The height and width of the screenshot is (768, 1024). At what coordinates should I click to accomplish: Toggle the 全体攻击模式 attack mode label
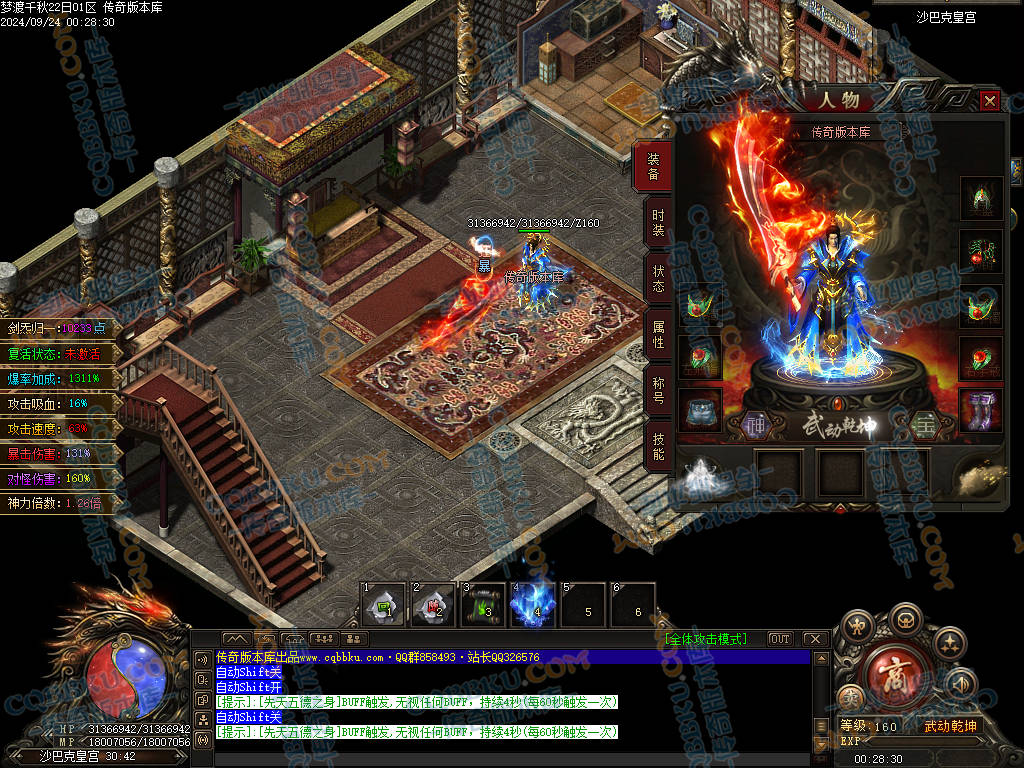pos(705,639)
